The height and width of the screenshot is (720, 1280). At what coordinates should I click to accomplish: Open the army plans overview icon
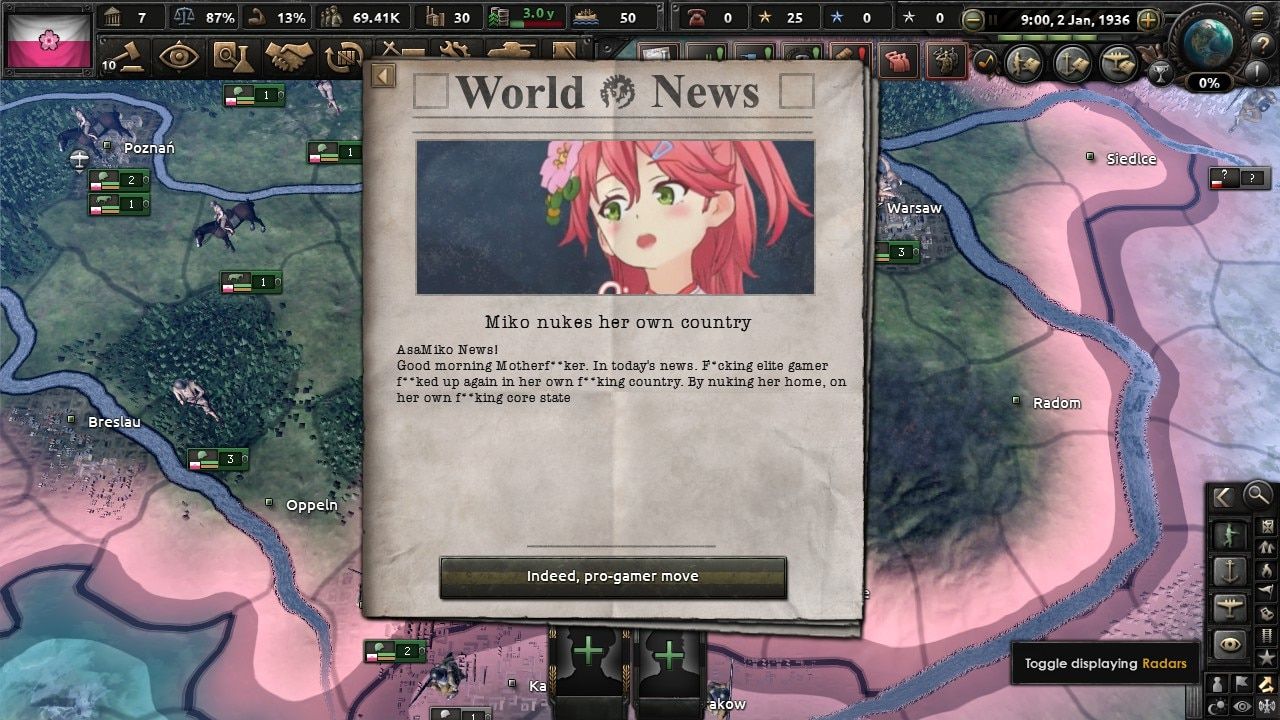pos(1023,63)
